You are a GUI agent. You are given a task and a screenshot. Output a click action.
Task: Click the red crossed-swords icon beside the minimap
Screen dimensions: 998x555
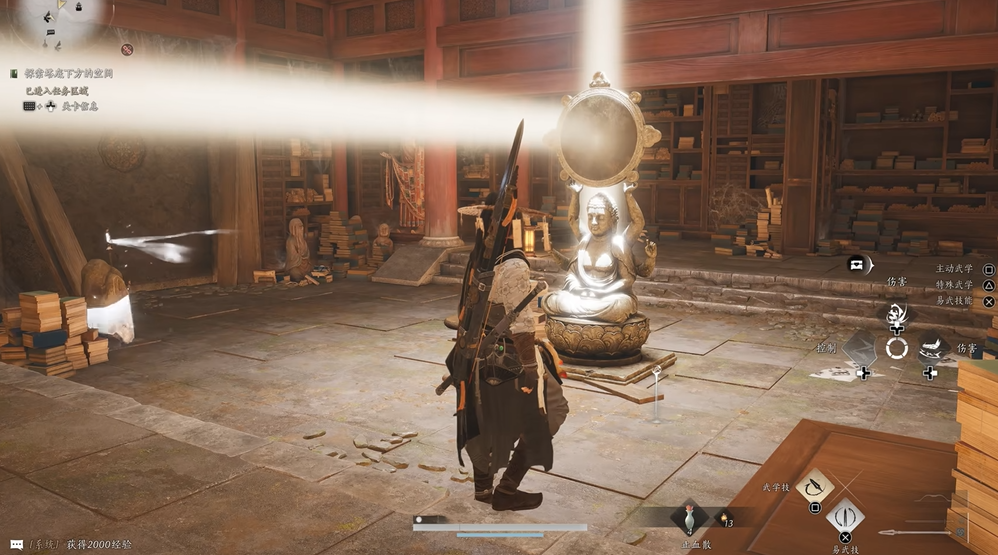pyautogui.click(x=127, y=49)
